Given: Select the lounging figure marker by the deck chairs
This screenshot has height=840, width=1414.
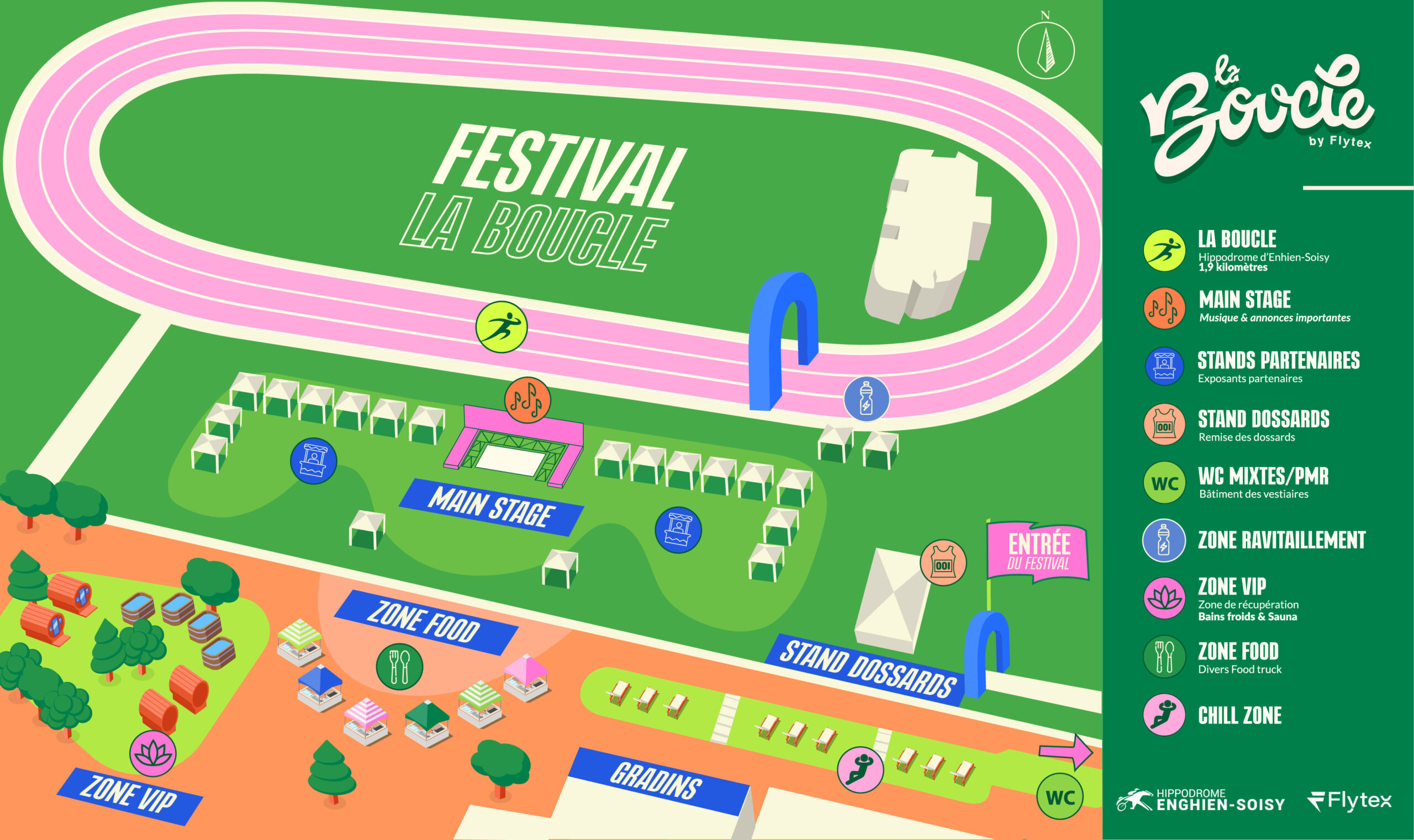Looking at the screenshot, I should [x=860, y=770].
